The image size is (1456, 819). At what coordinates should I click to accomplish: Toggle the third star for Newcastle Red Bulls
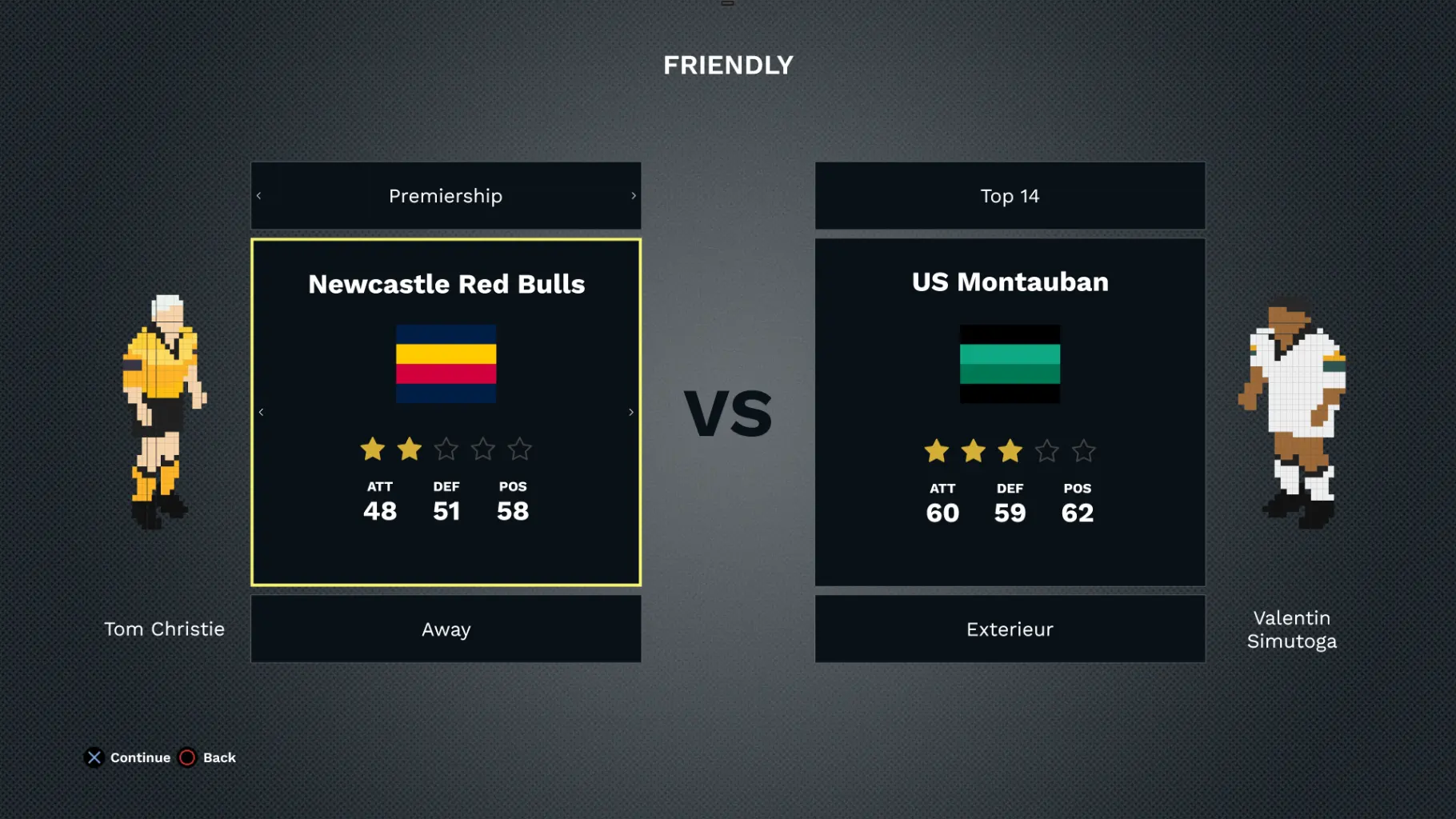446,449
